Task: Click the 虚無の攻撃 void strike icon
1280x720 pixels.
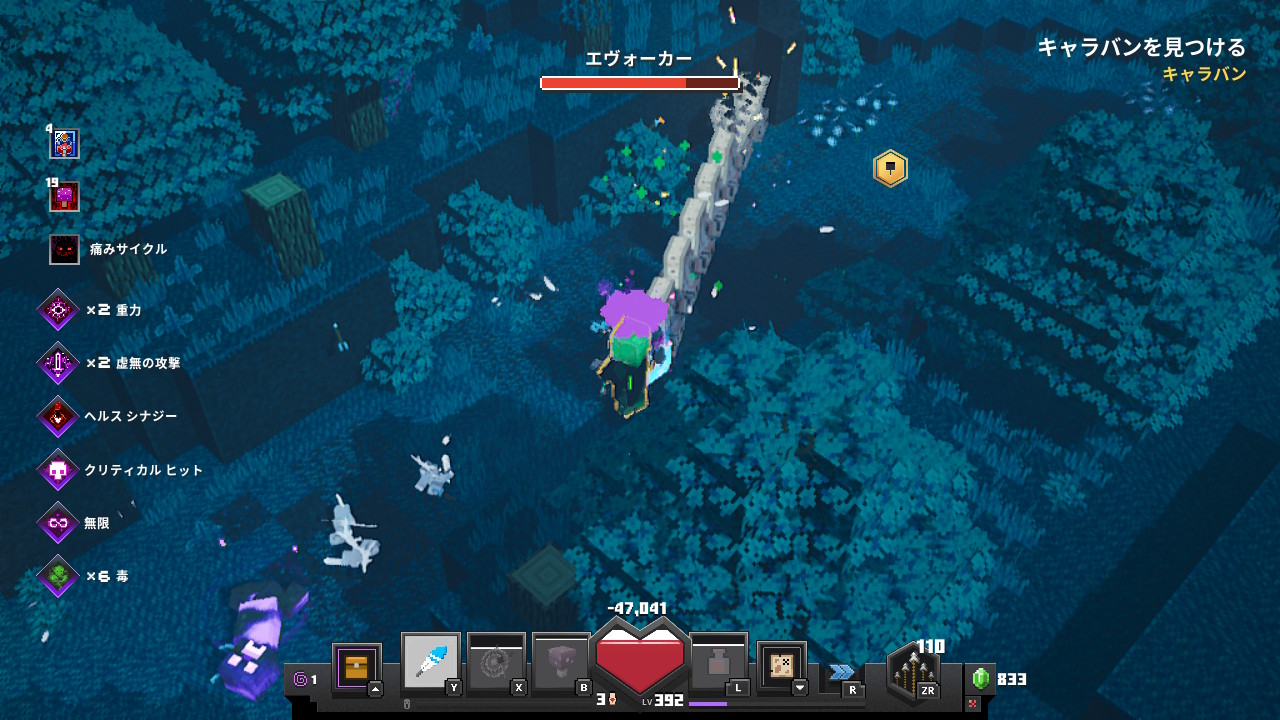Action: (58, 363)
